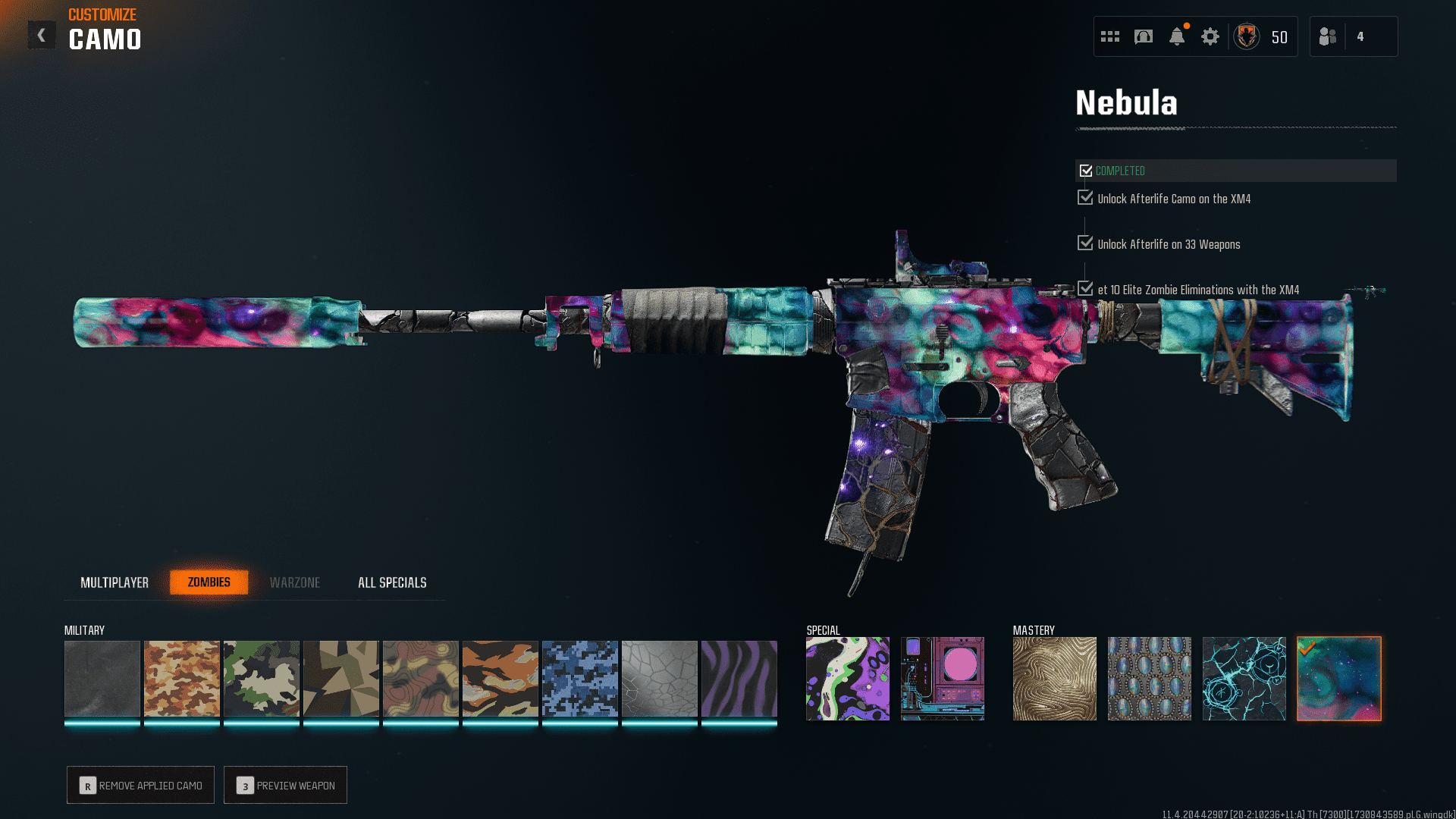
Task: Open the social party icon
Action: (1328, 36)
